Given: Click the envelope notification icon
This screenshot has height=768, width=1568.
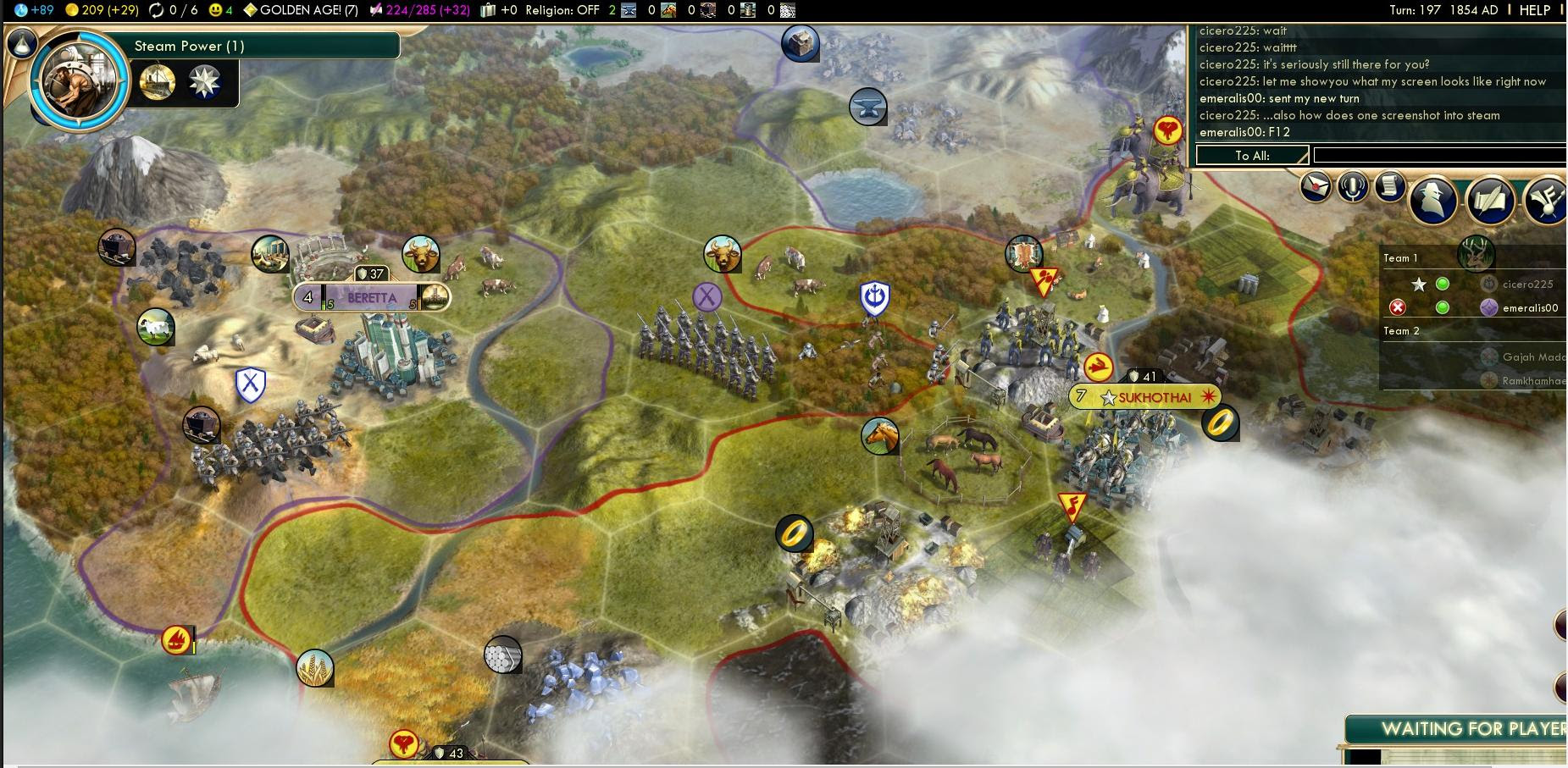Looking at the screenshot, I should click(x=1314, y=188).
